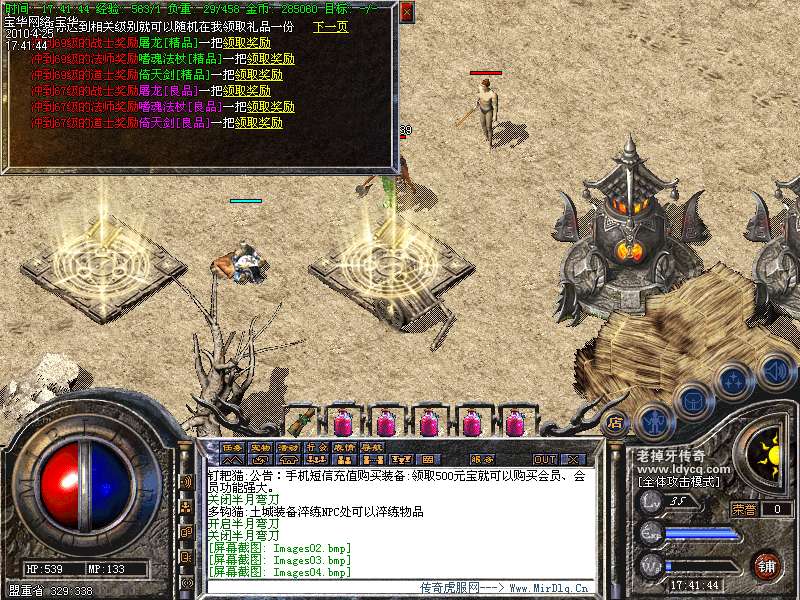Click the 服务 service button
800x600 pixels.
(481, 459)
